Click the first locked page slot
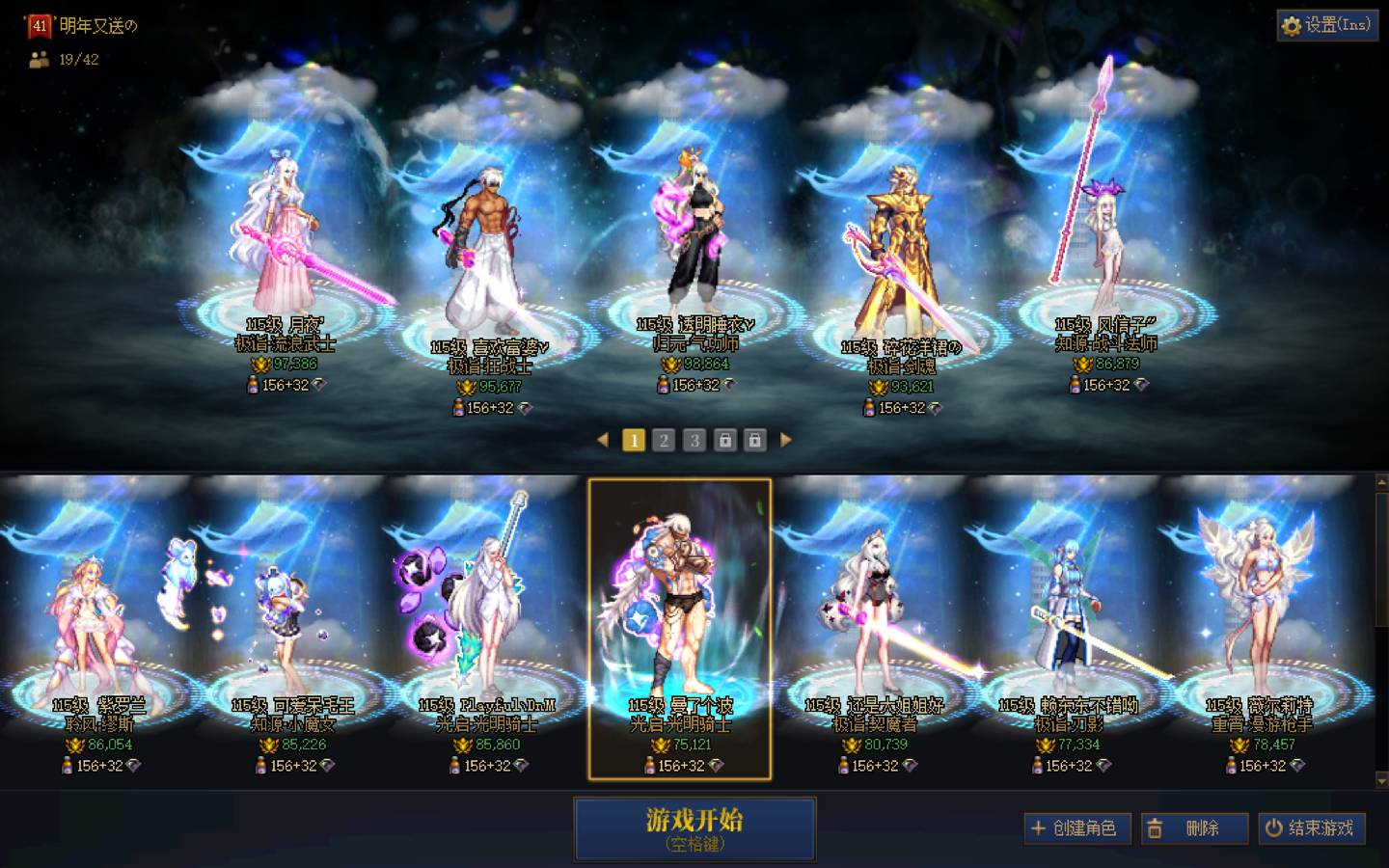The width and height of the screenshot is (1389, 868). [x=725, y=440]
